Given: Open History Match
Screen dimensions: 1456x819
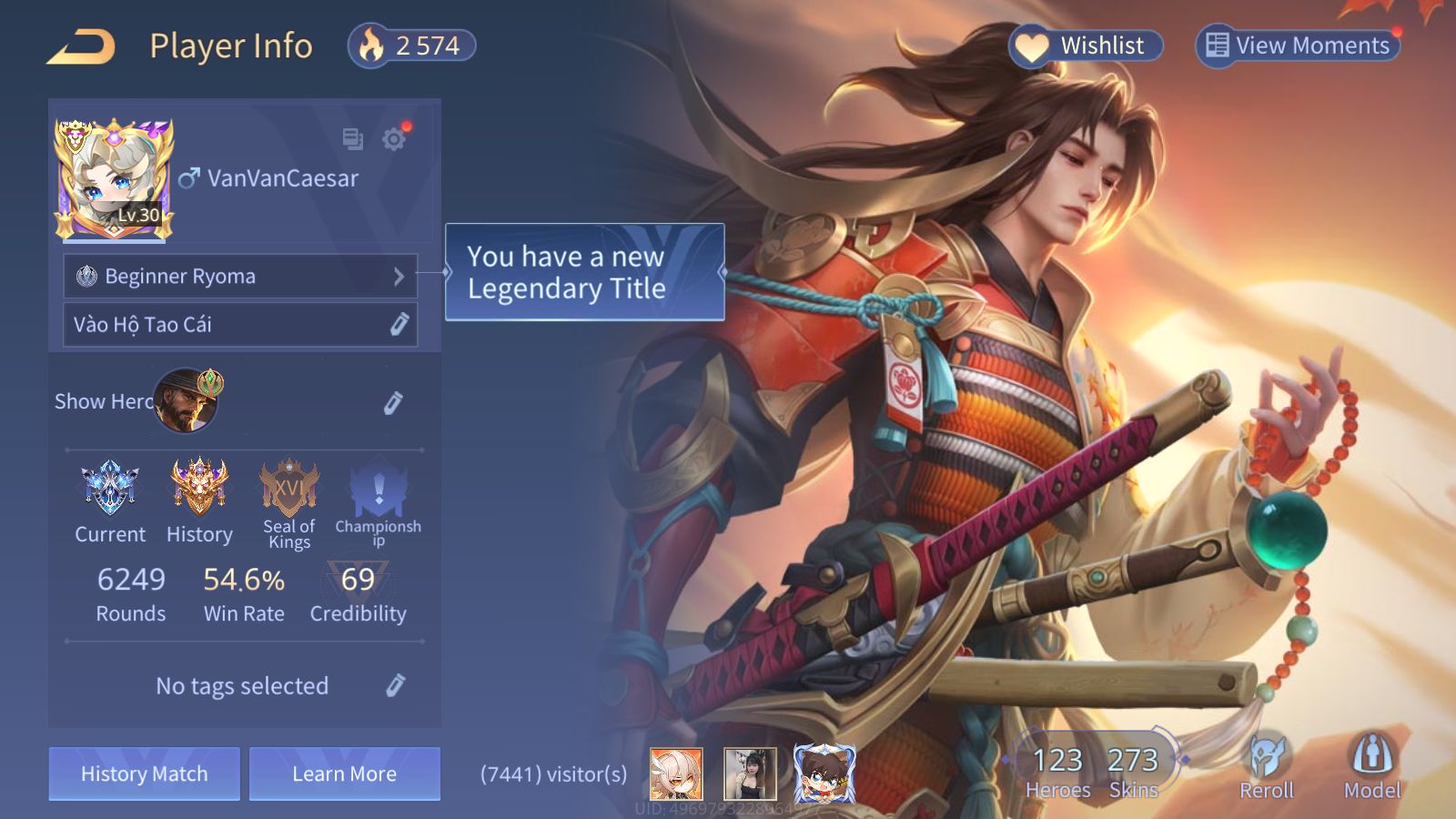Looking at the screenshot, I should click(145, 773).
